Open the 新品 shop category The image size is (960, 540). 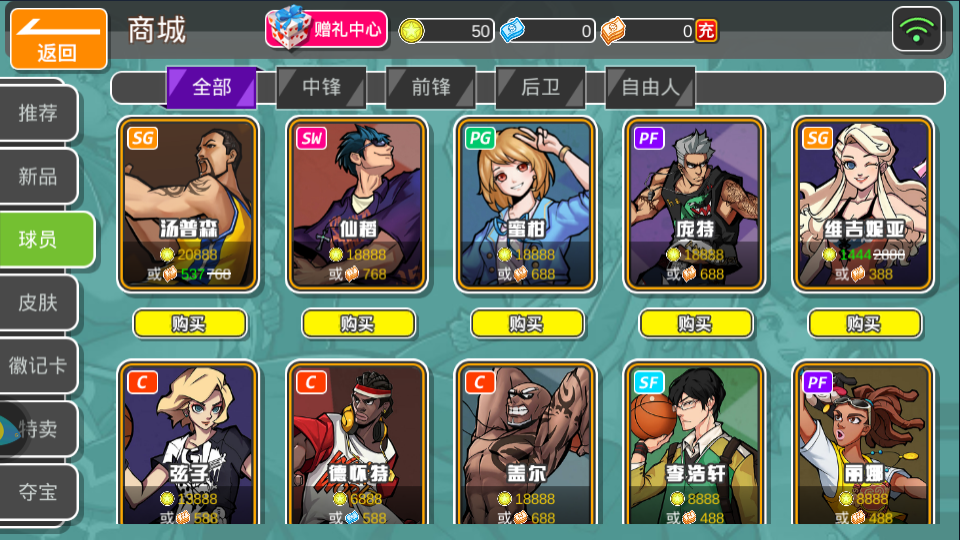coord(38,177)
